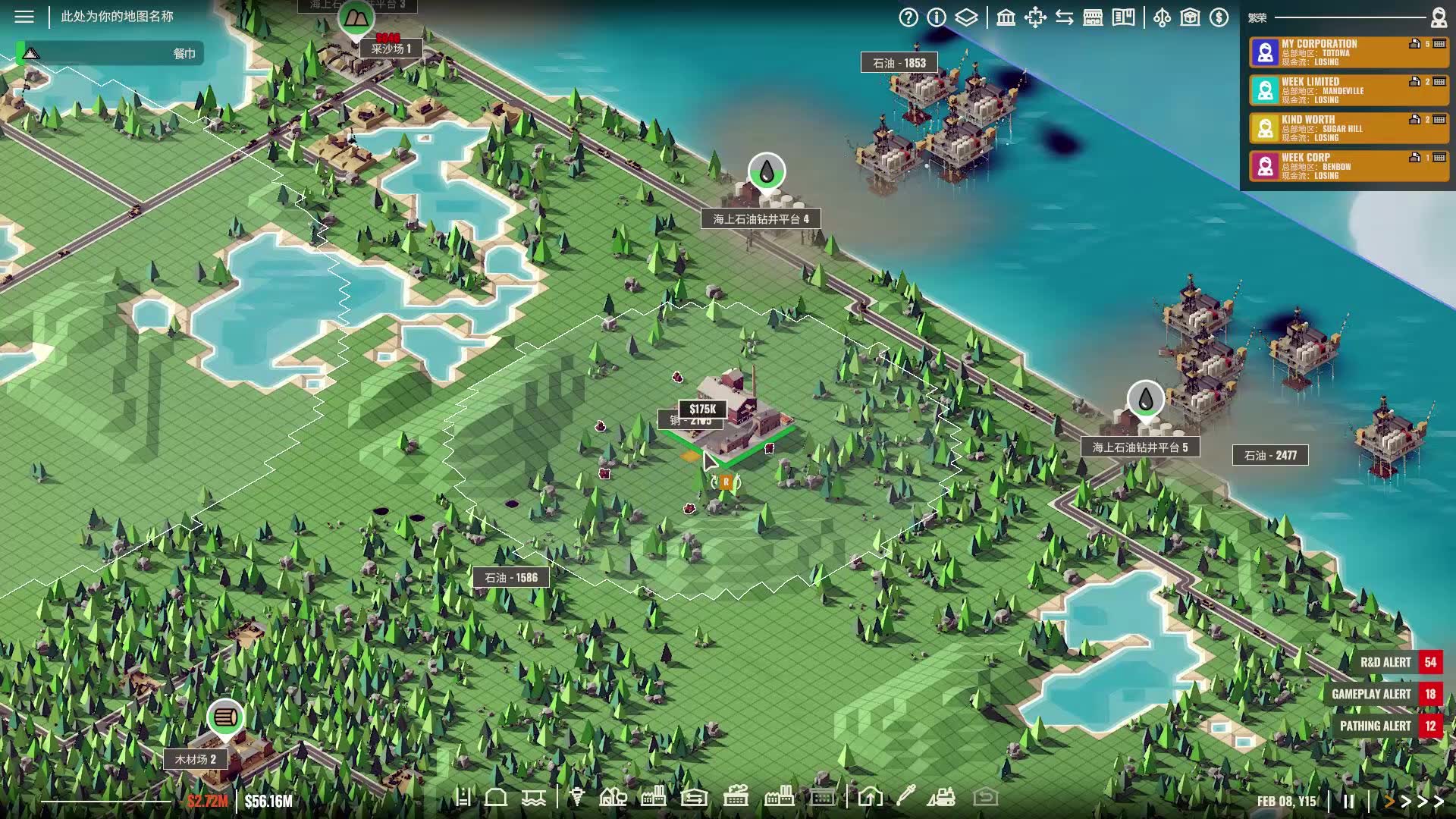Select the bulldozer demolish tool

(941, 797)
